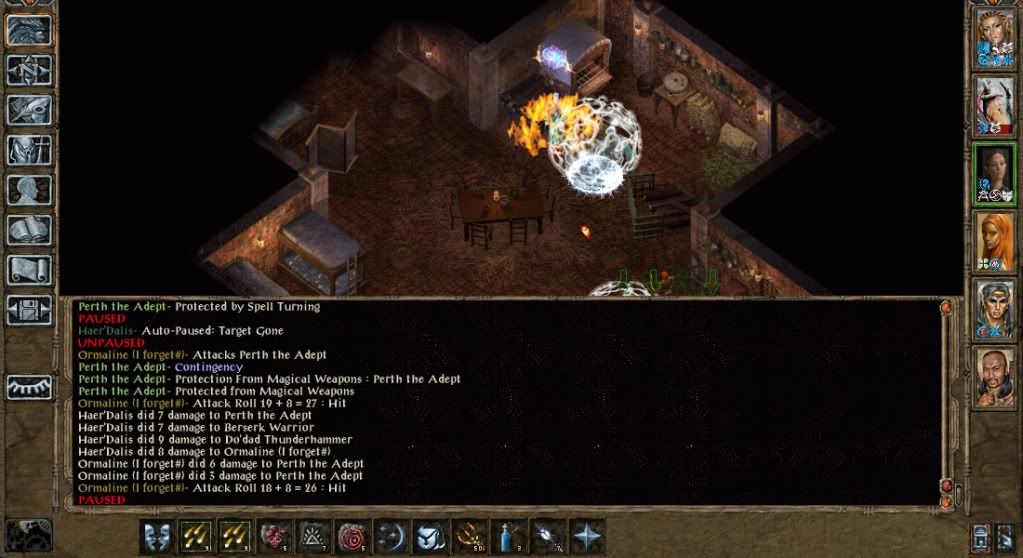This screenshot has width=1023, height=558.
Task: Click the closed-eye rest button
Action: pos(29,387)
